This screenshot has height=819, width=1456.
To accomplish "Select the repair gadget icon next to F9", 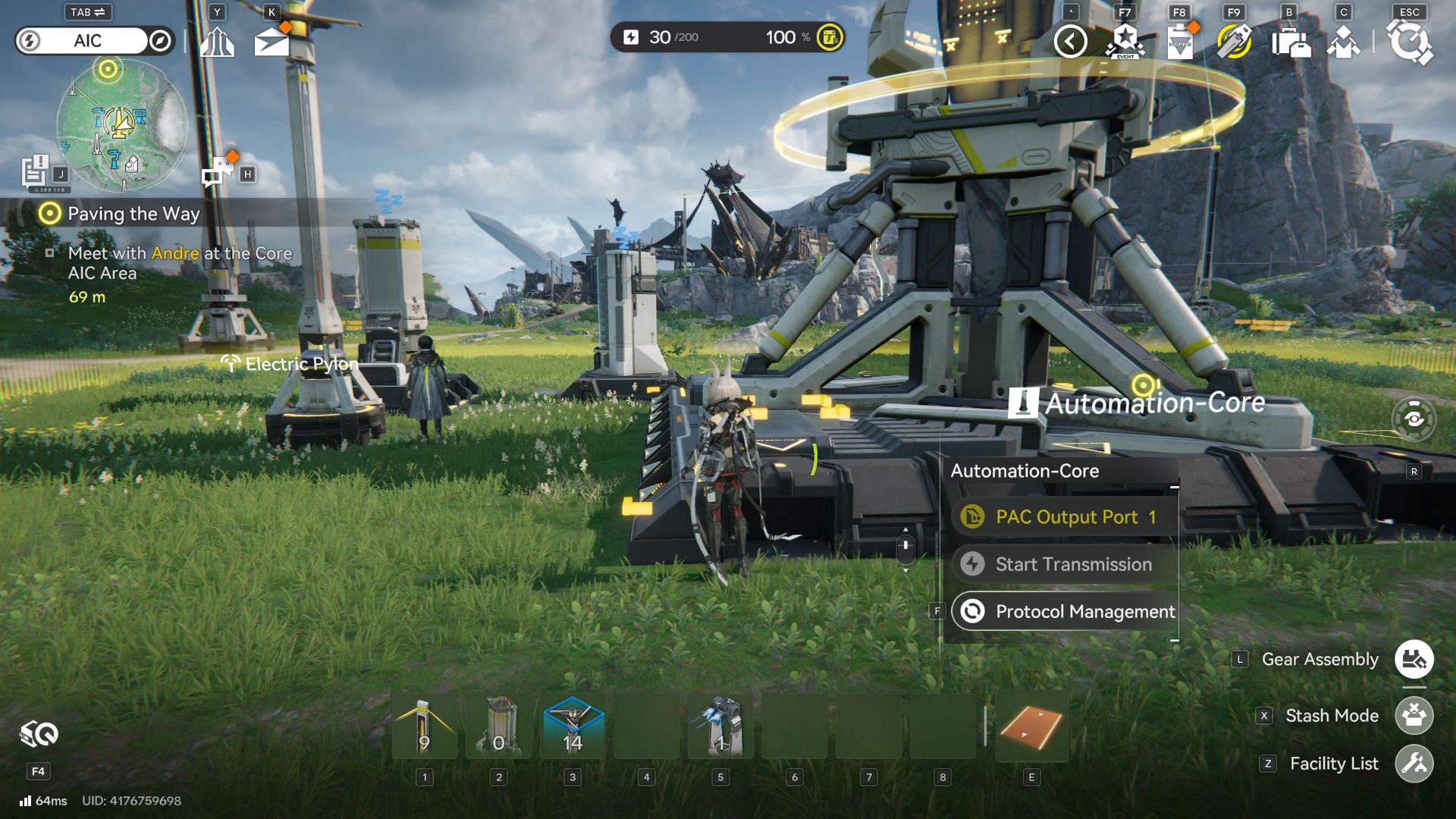I will pos(1233,42).
